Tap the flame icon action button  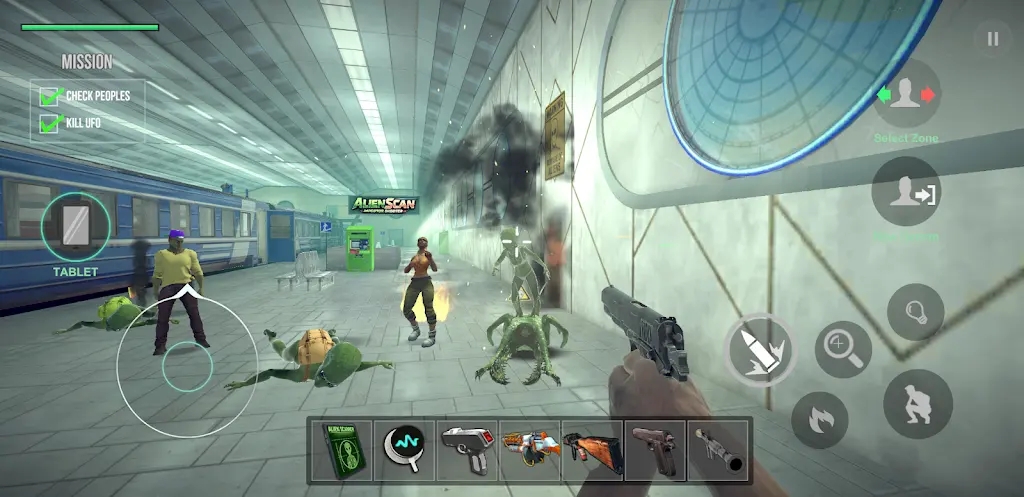820,419
